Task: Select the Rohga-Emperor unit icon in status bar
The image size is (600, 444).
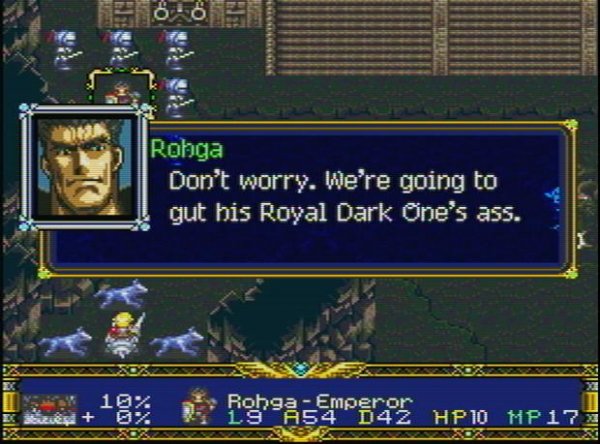Action: tap(195, 408)
